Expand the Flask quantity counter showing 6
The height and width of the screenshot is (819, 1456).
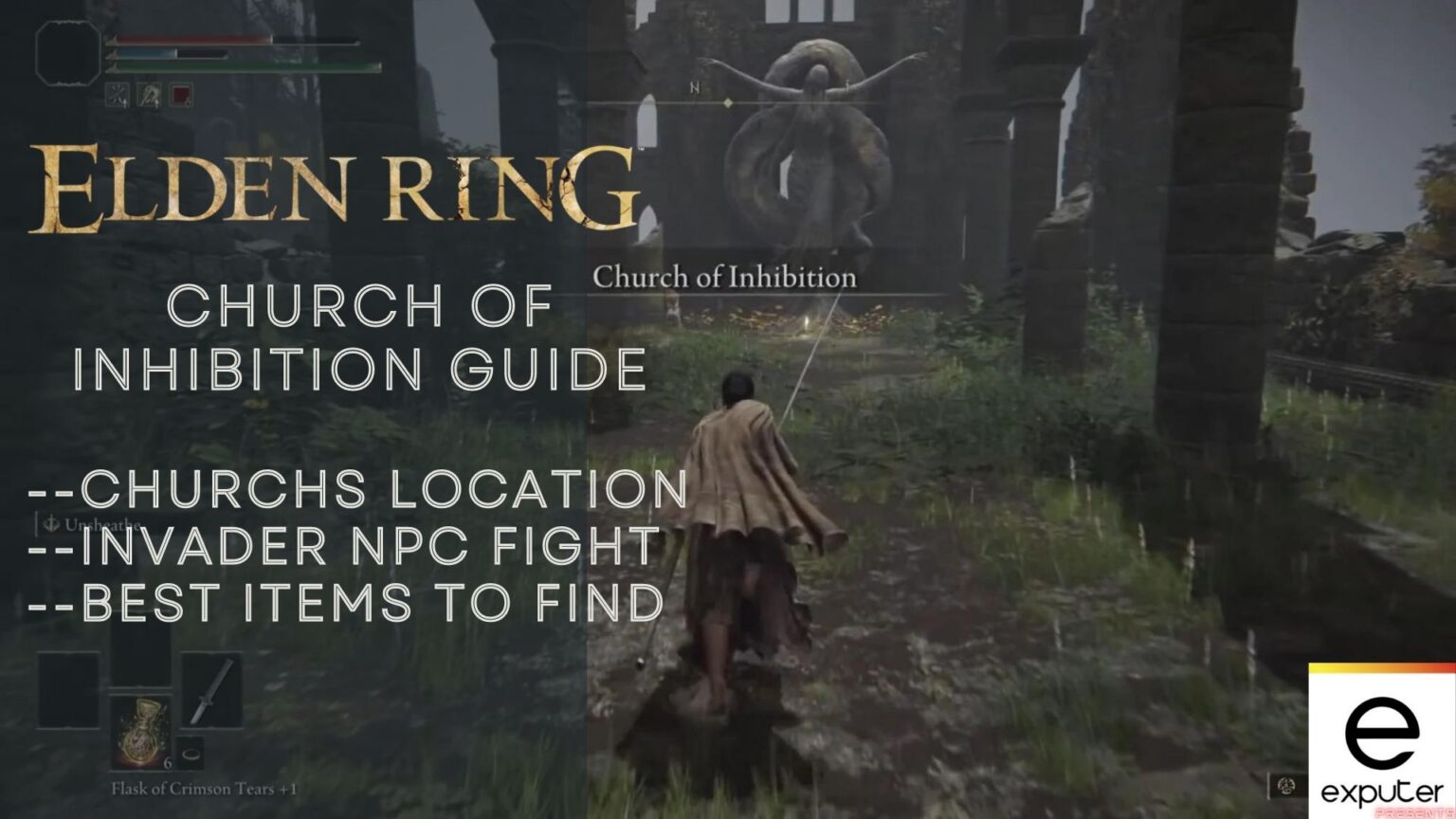coord(168,763)
